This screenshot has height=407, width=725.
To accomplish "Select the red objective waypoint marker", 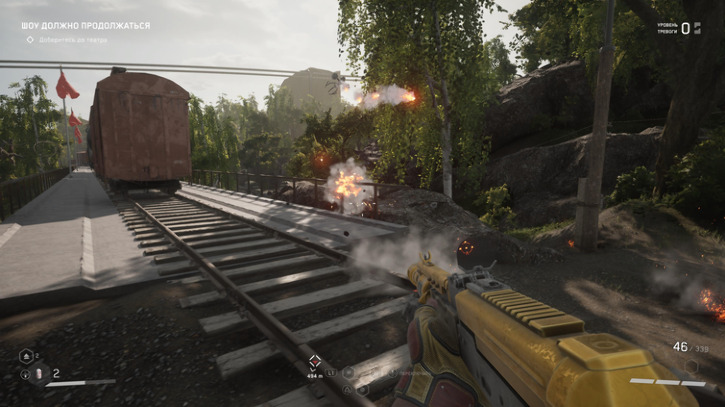I will coord(315,361).
